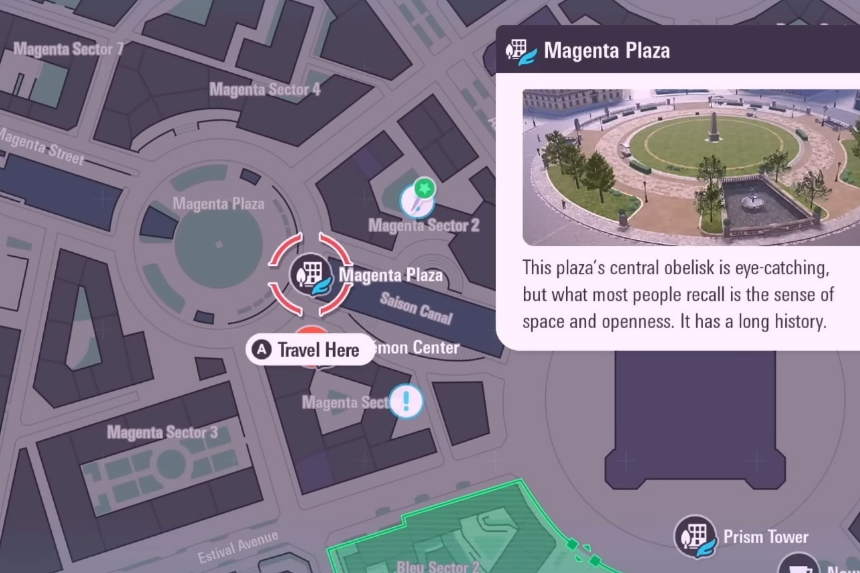The height and width of the screenshot is (573, 860).
Task: View the Magenta Plaza preview image
Action: point(690,167)
